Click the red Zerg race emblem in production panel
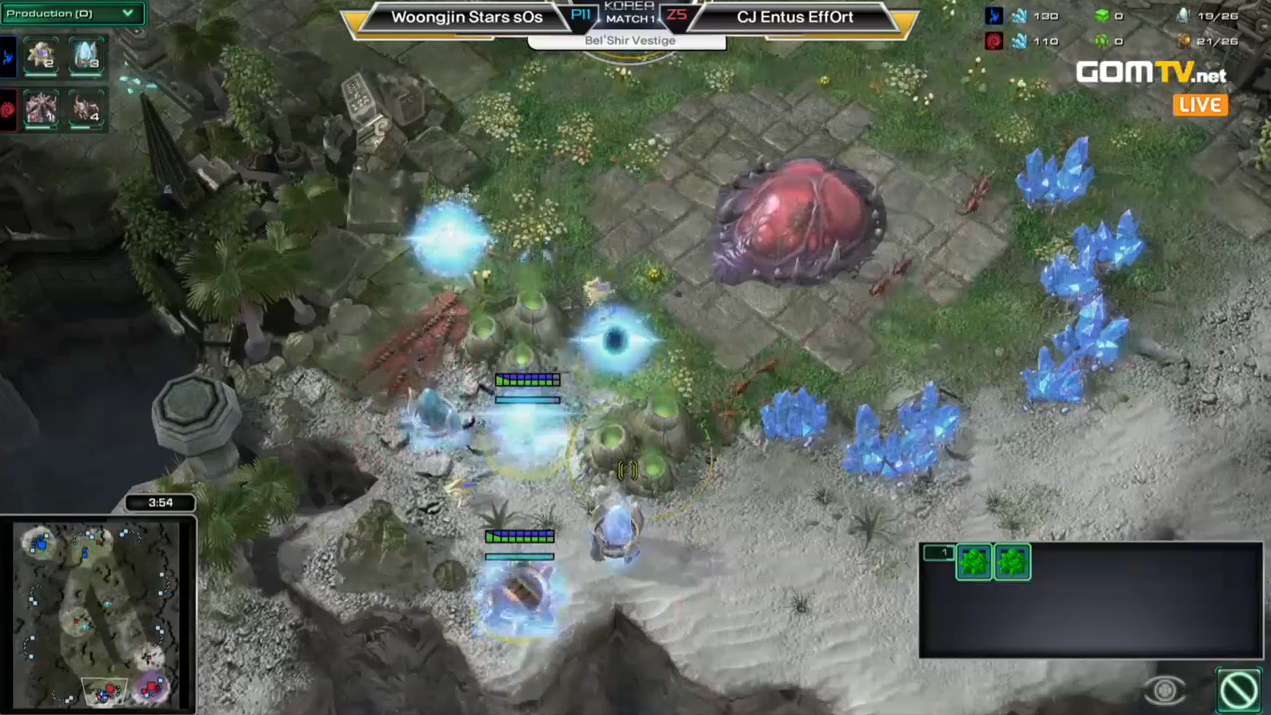This screenshot has height=715, width=1271. (8, 108)
